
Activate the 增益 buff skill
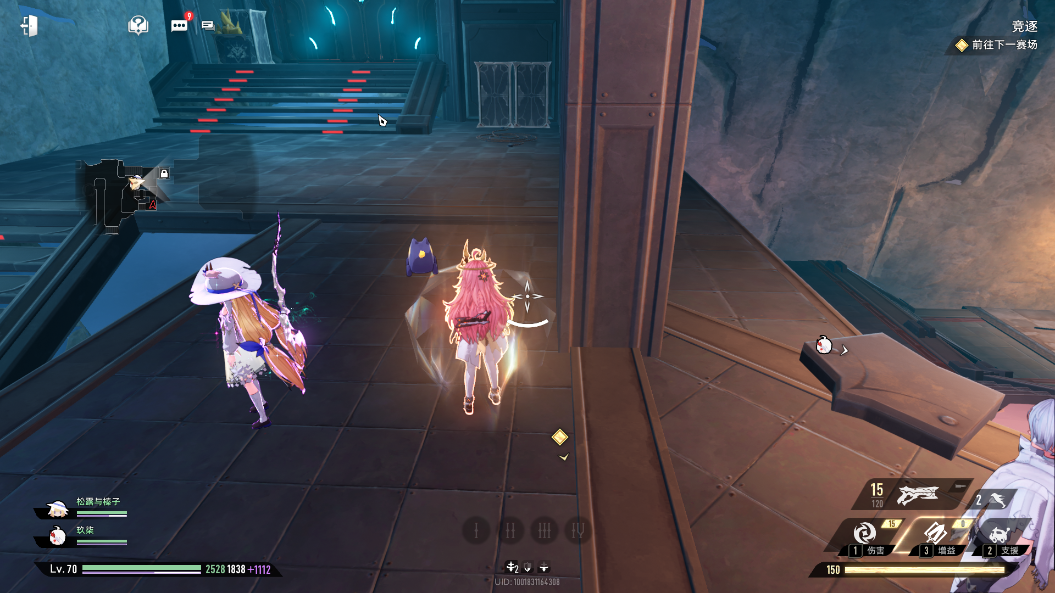pos(937,535)
